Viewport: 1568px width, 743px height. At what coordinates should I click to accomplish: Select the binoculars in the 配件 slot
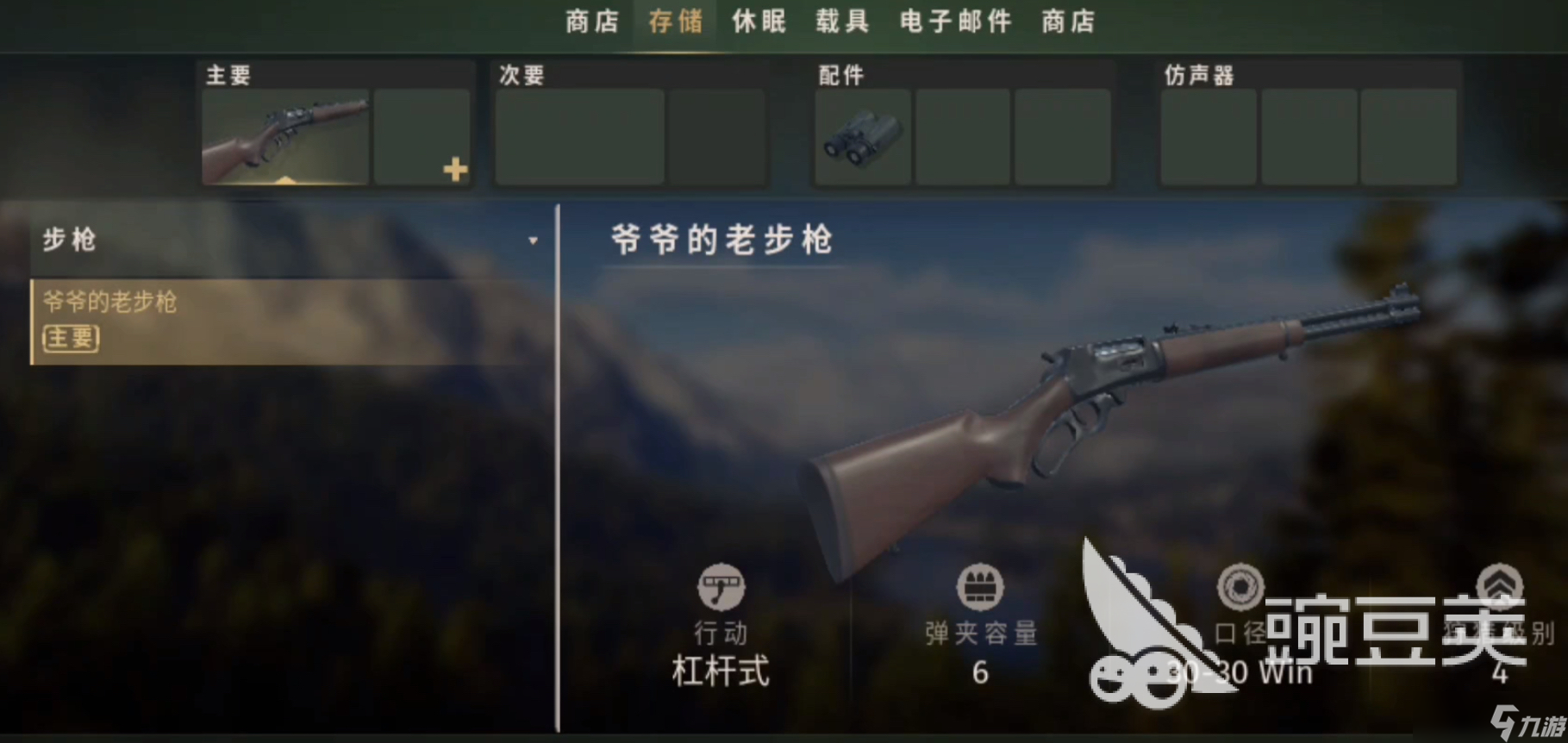[x=861, y=136]
